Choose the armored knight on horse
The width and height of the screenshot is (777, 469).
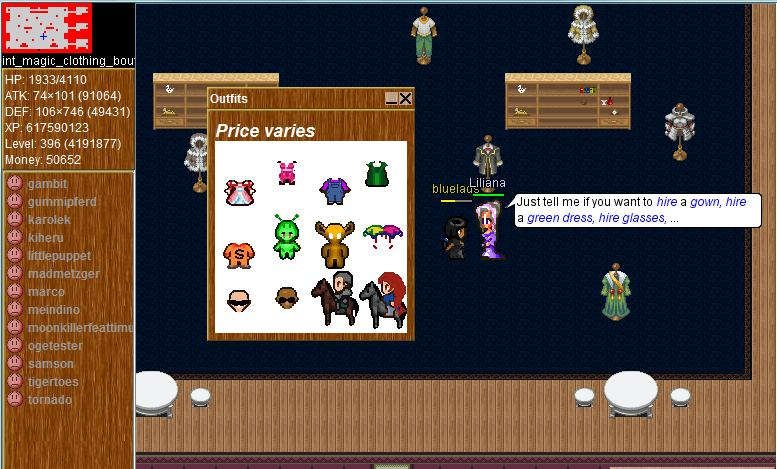[x=335, y=298]
